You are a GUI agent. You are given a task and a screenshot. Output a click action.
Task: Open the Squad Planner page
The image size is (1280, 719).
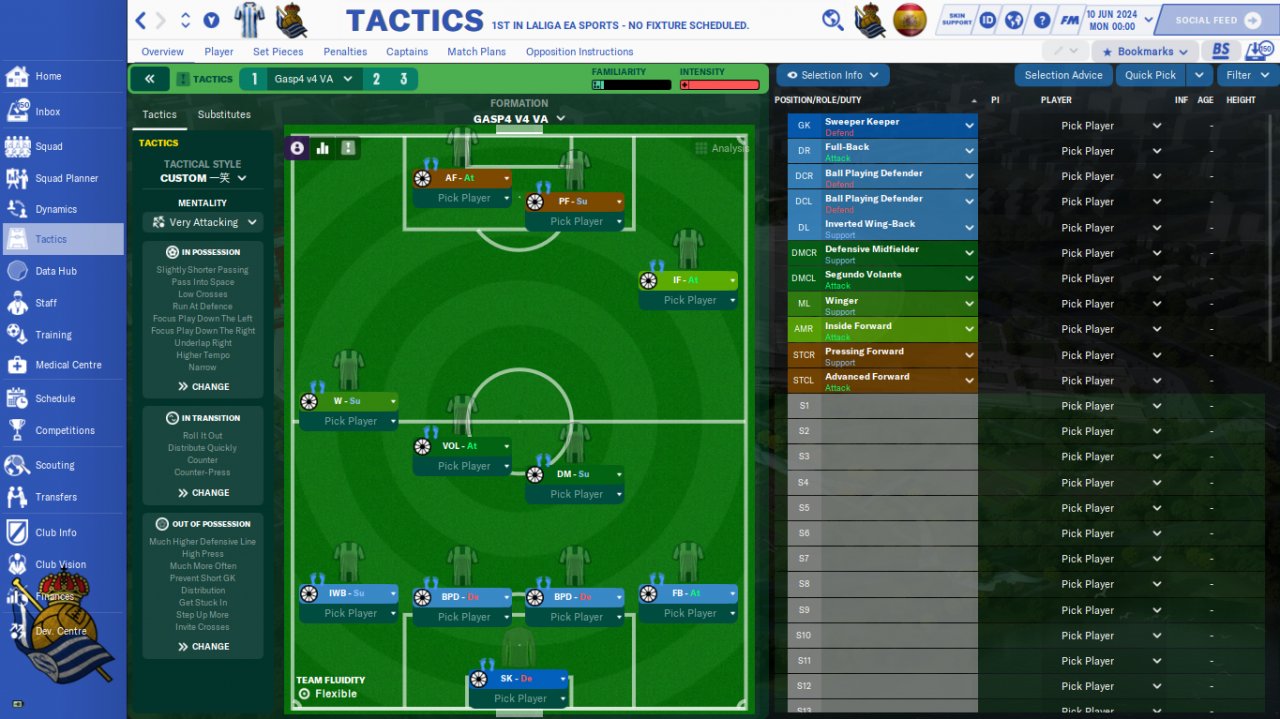coord(66,178)
